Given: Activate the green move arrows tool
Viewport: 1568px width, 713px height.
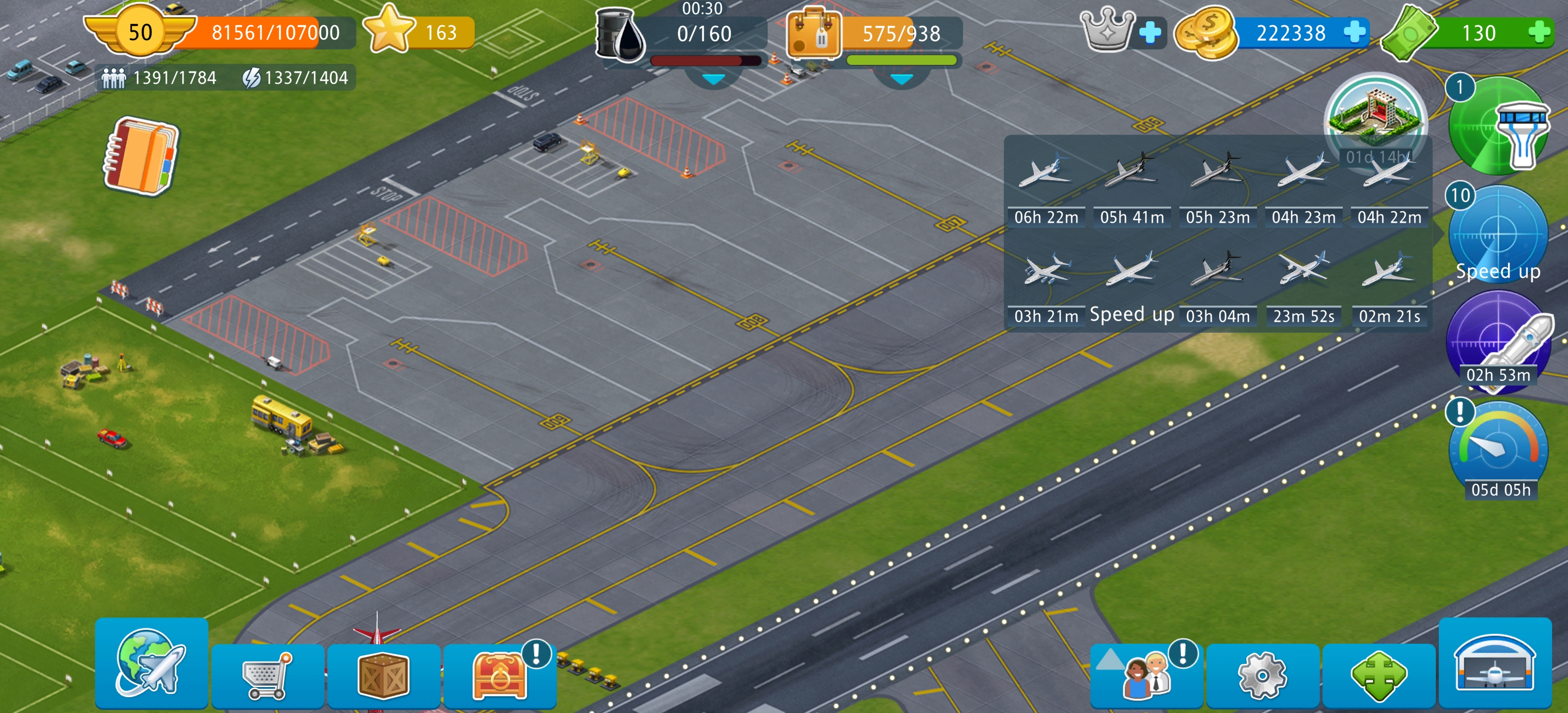Looking at the screenshot, I should [x=1378, y=676].
